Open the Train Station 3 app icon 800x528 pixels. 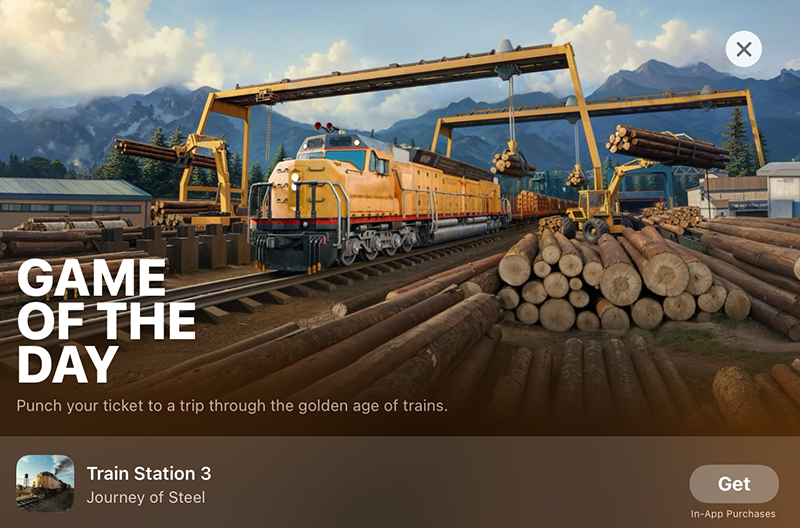coord(45,484)
